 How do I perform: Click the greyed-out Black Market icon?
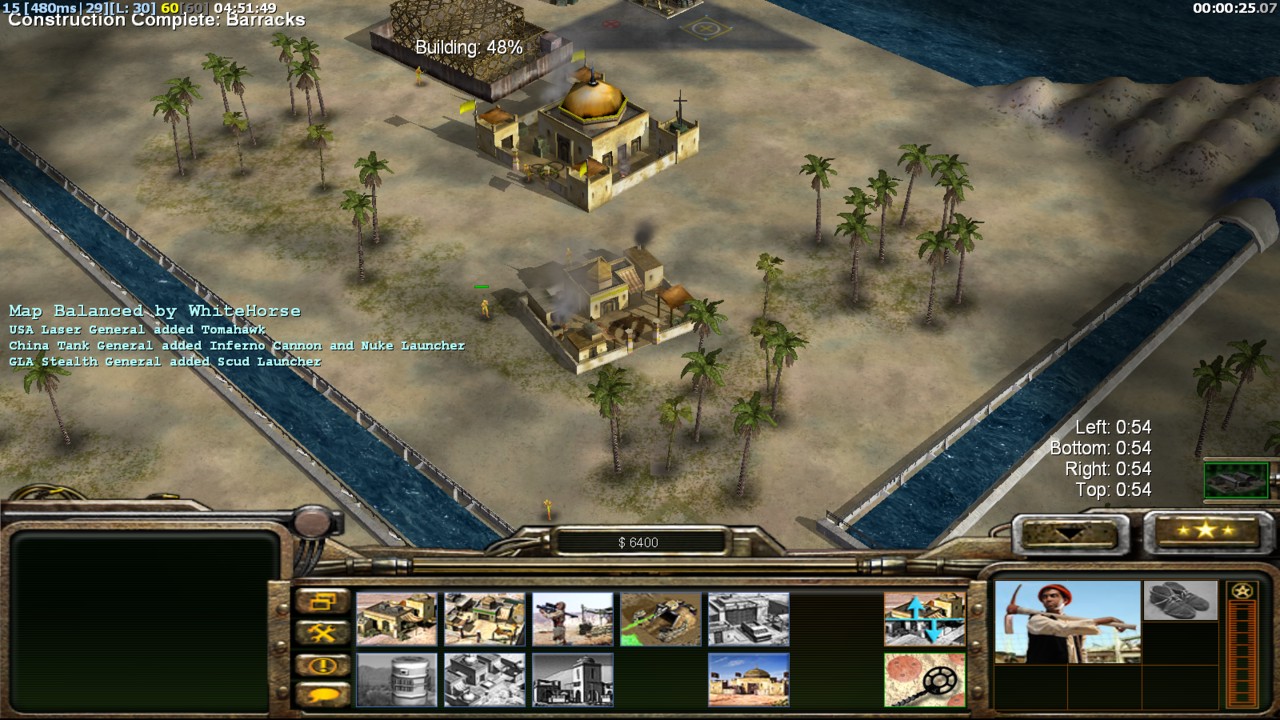pyautogui.click(x=572, y=679)
